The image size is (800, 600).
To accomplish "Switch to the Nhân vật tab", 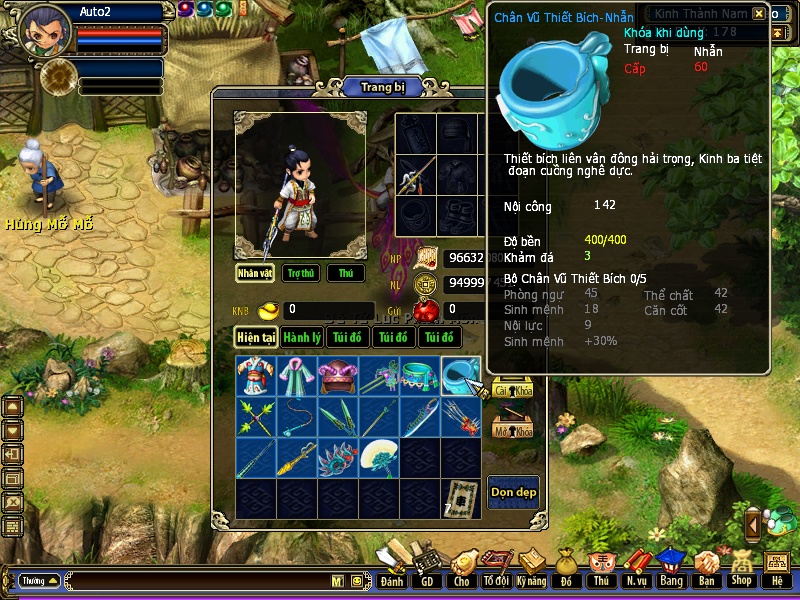I will [255, 273].
